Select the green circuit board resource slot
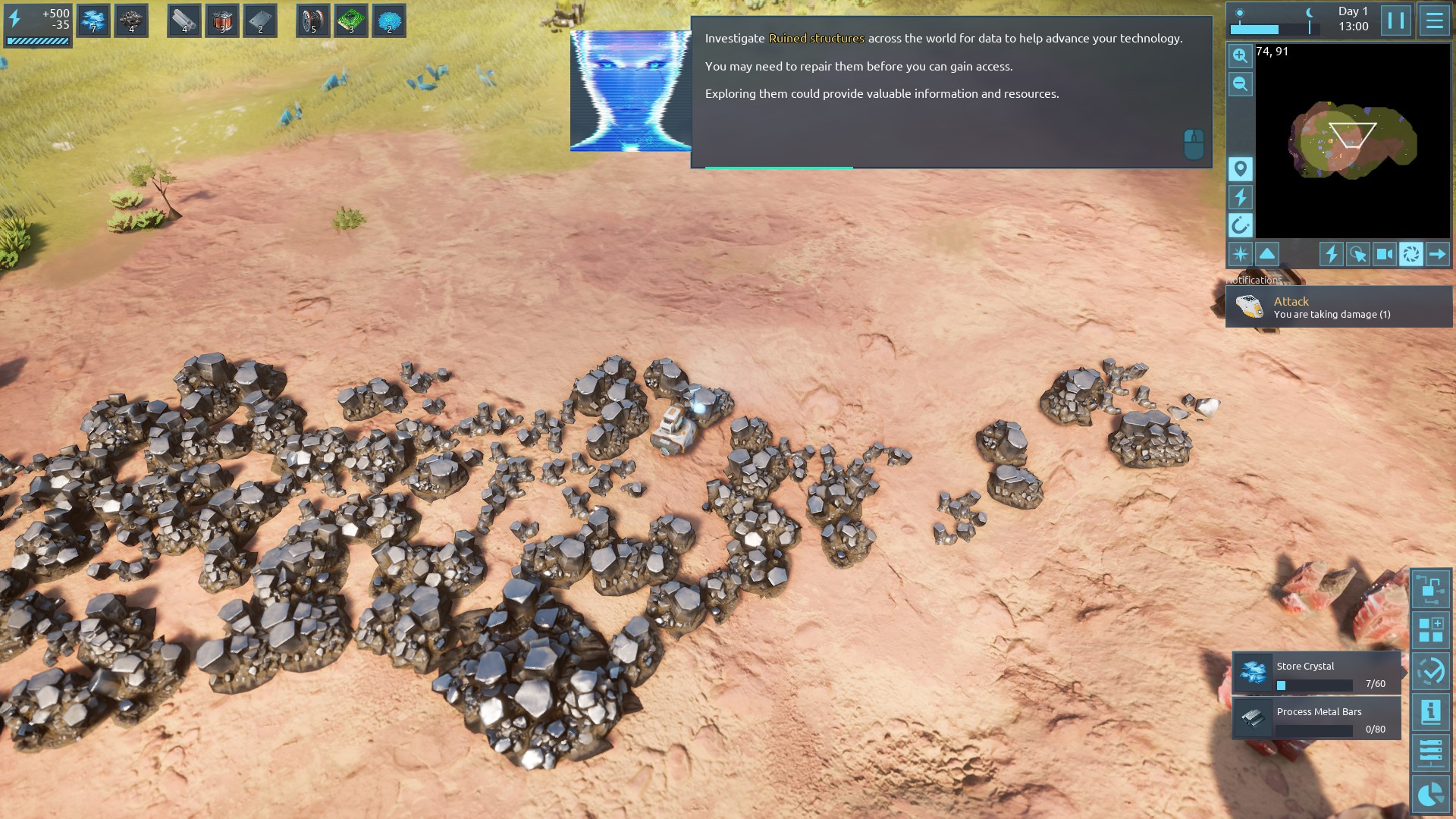The width and height of the screenshot is (1456, 819). (x=351, y=20)
